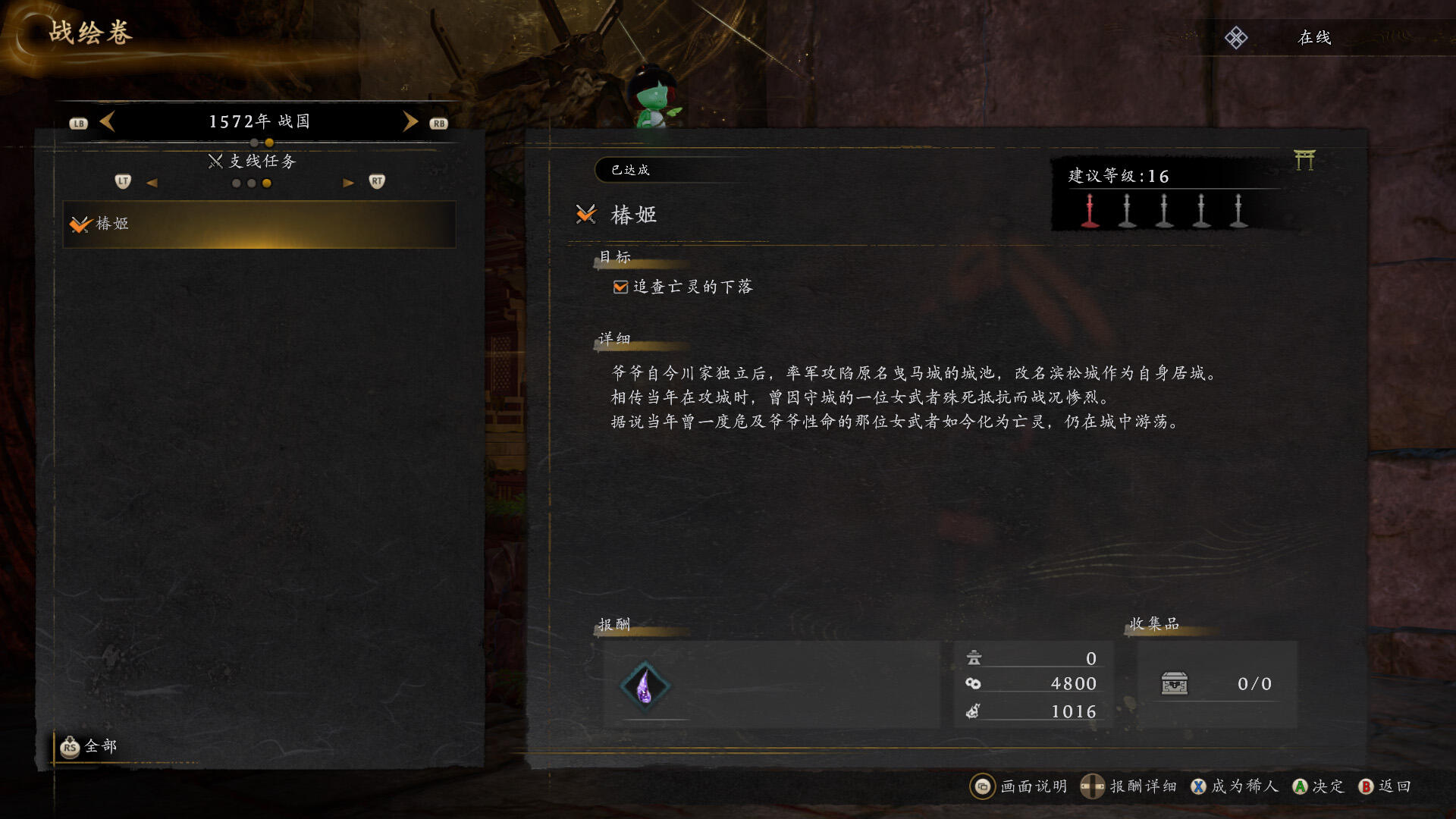This screenshot has height=819, width=1456.
Task: Select the treasure chest collectibles icon
Action: tap(1174, 684)
